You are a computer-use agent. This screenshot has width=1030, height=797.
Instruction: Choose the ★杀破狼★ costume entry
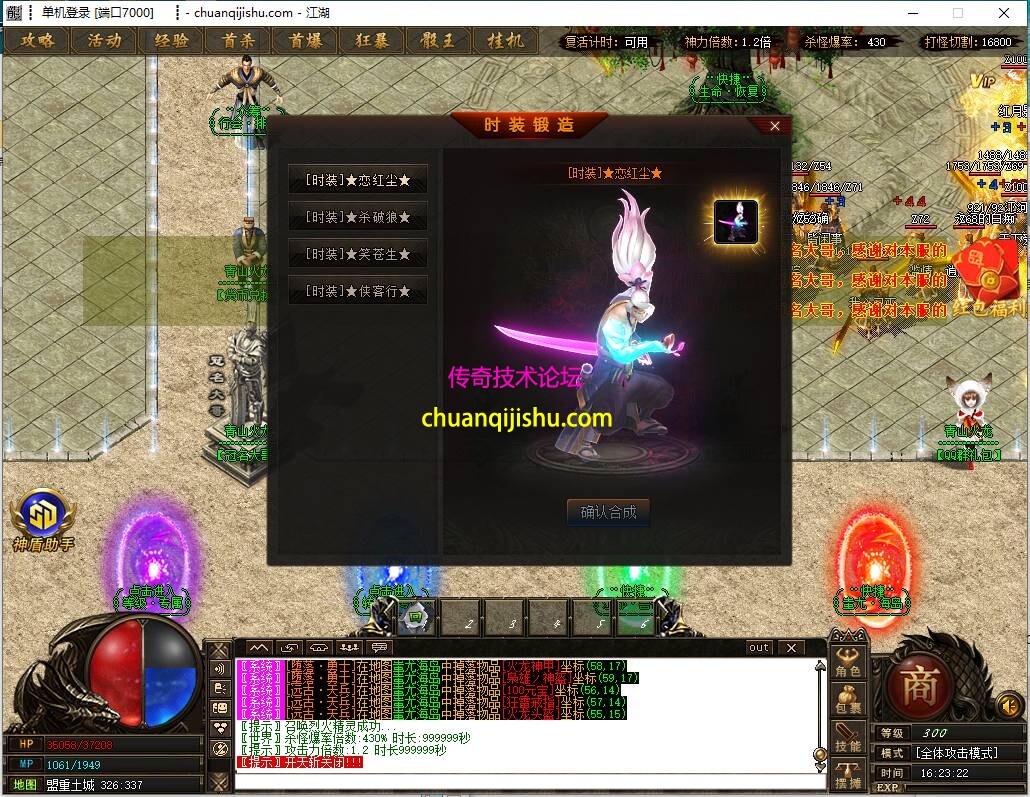click(358, 217)
